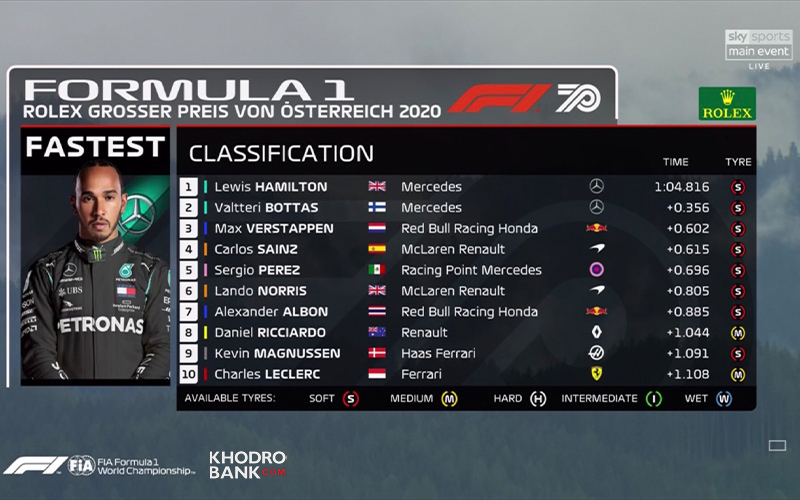Select the Medium tyre legend icon
The height and width of the screenshot is (500, 800).
(452, 399)
